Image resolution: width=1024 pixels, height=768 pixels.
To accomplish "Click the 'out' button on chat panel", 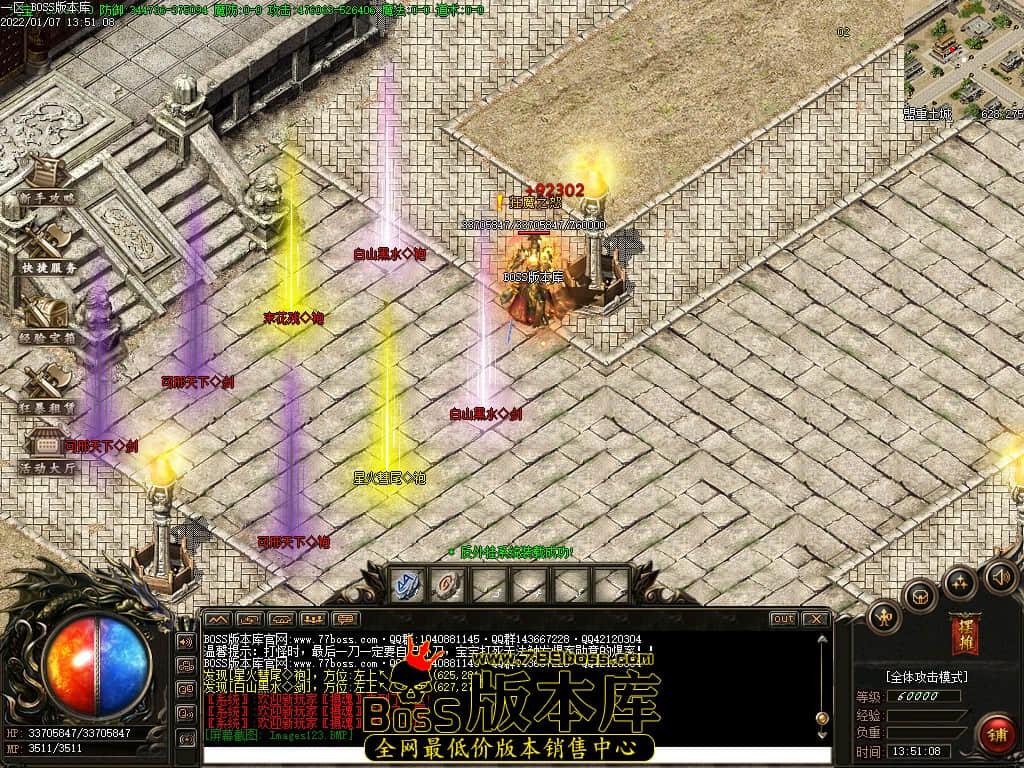I will 783,619.
